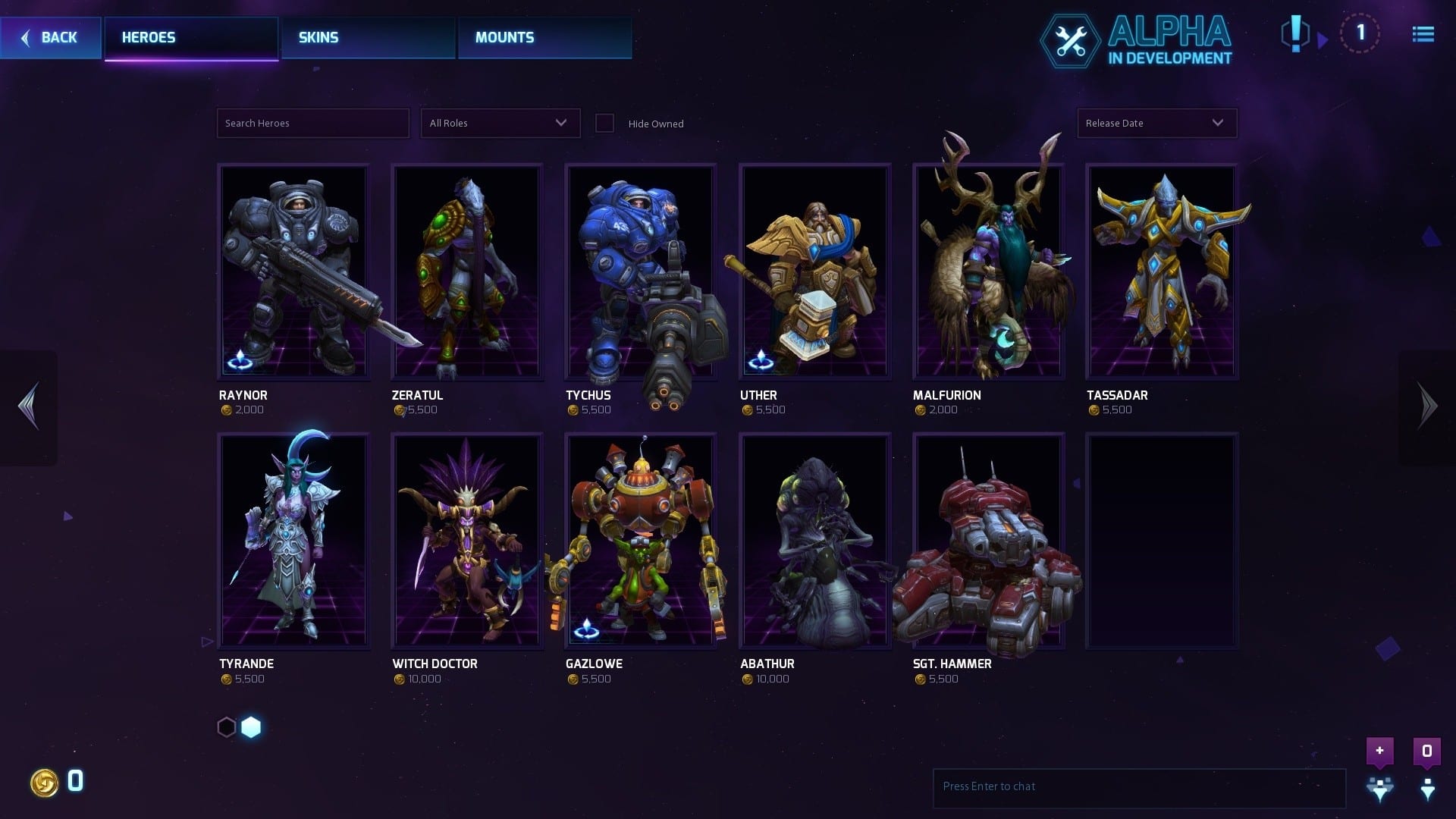Go to previous page with left arrow
The width and height of the screenshot is (1456, 819).
click(x=29, y=406)
